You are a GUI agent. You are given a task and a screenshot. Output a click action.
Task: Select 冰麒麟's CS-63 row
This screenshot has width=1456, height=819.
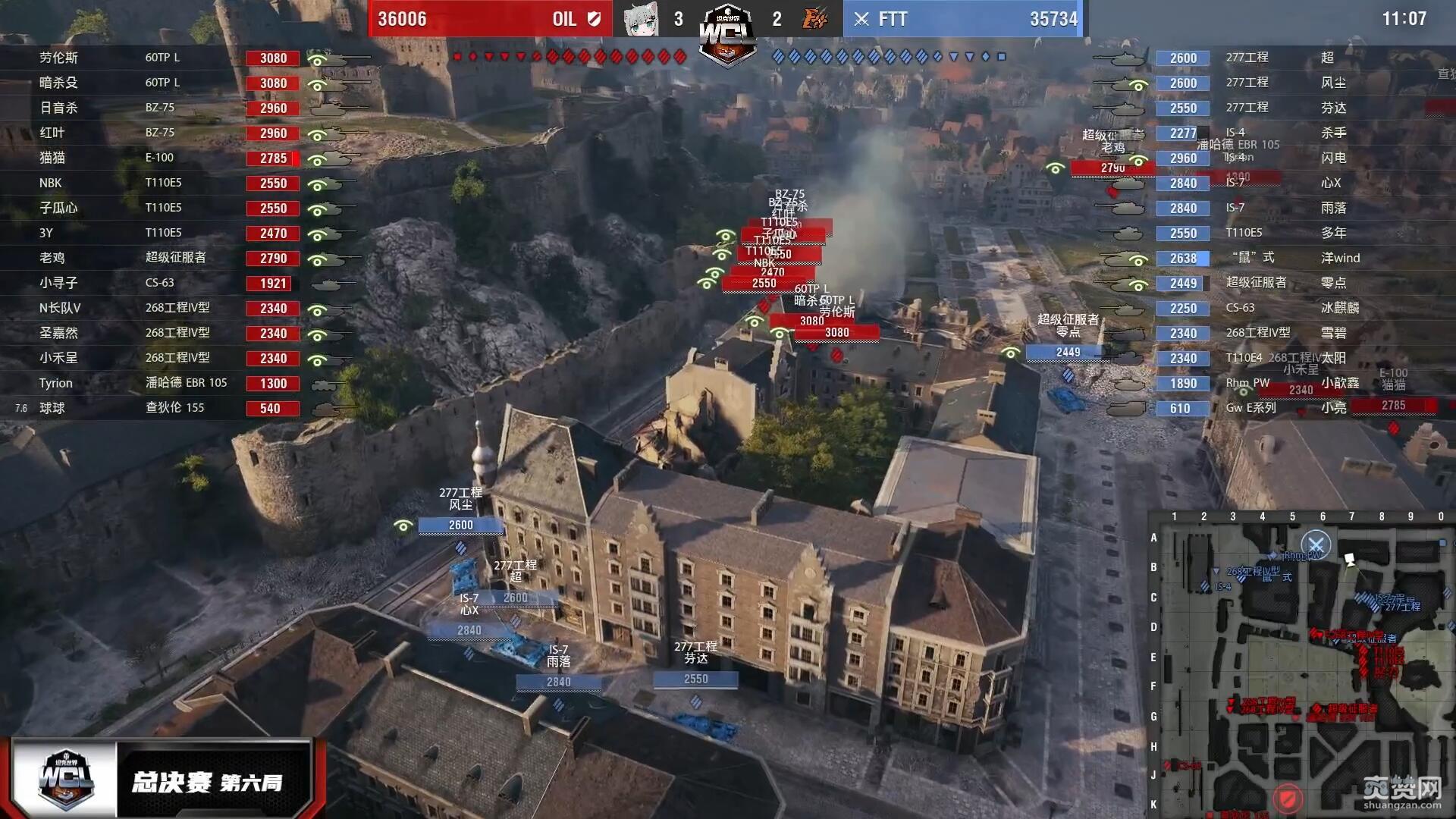point(1289,308)
